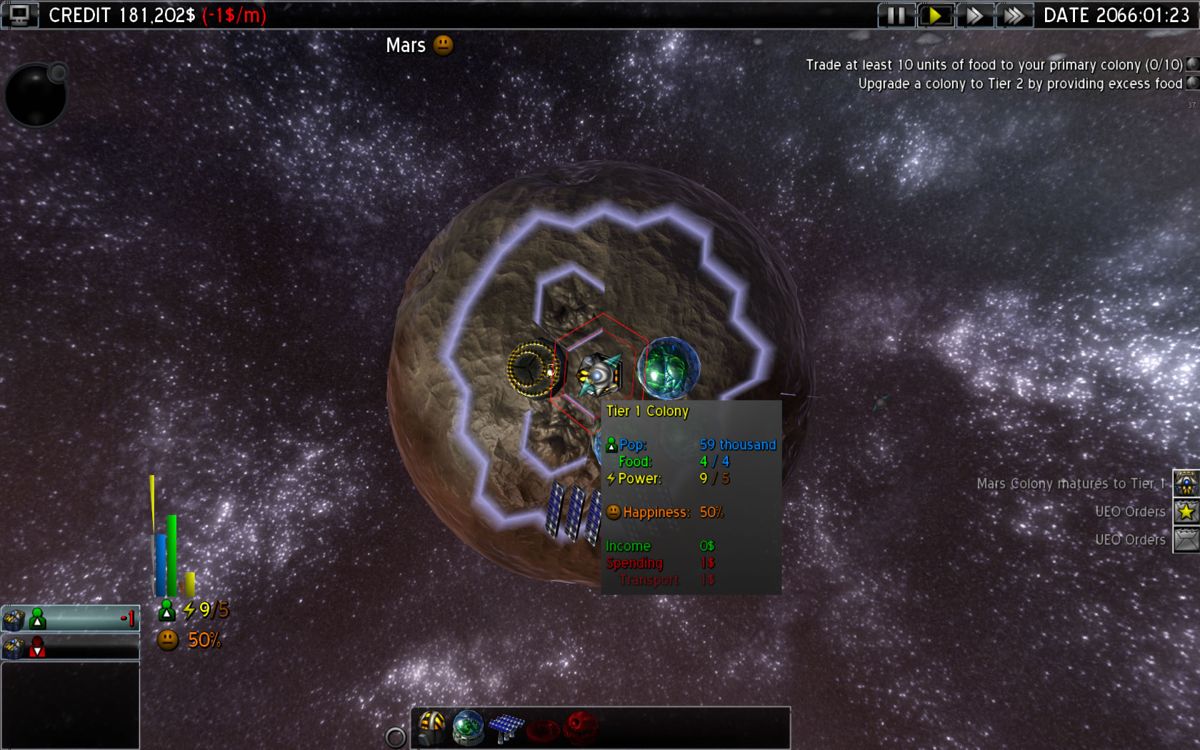Pause the game

pos(896,15)
